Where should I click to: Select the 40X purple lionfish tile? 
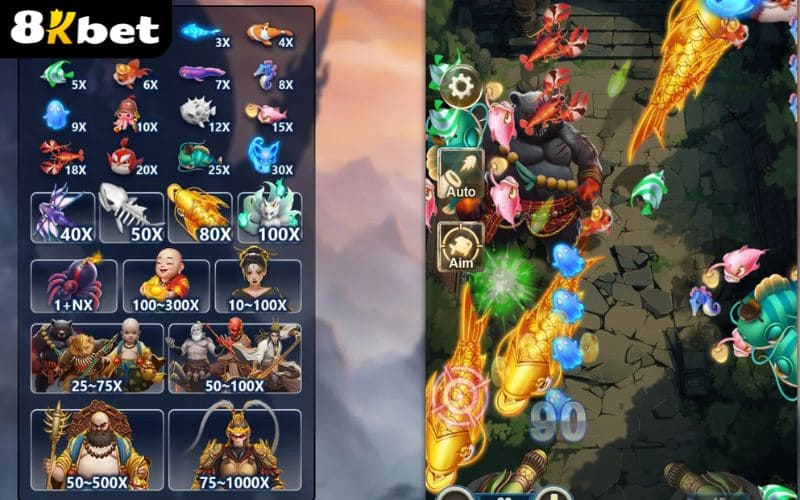point(63,217)
